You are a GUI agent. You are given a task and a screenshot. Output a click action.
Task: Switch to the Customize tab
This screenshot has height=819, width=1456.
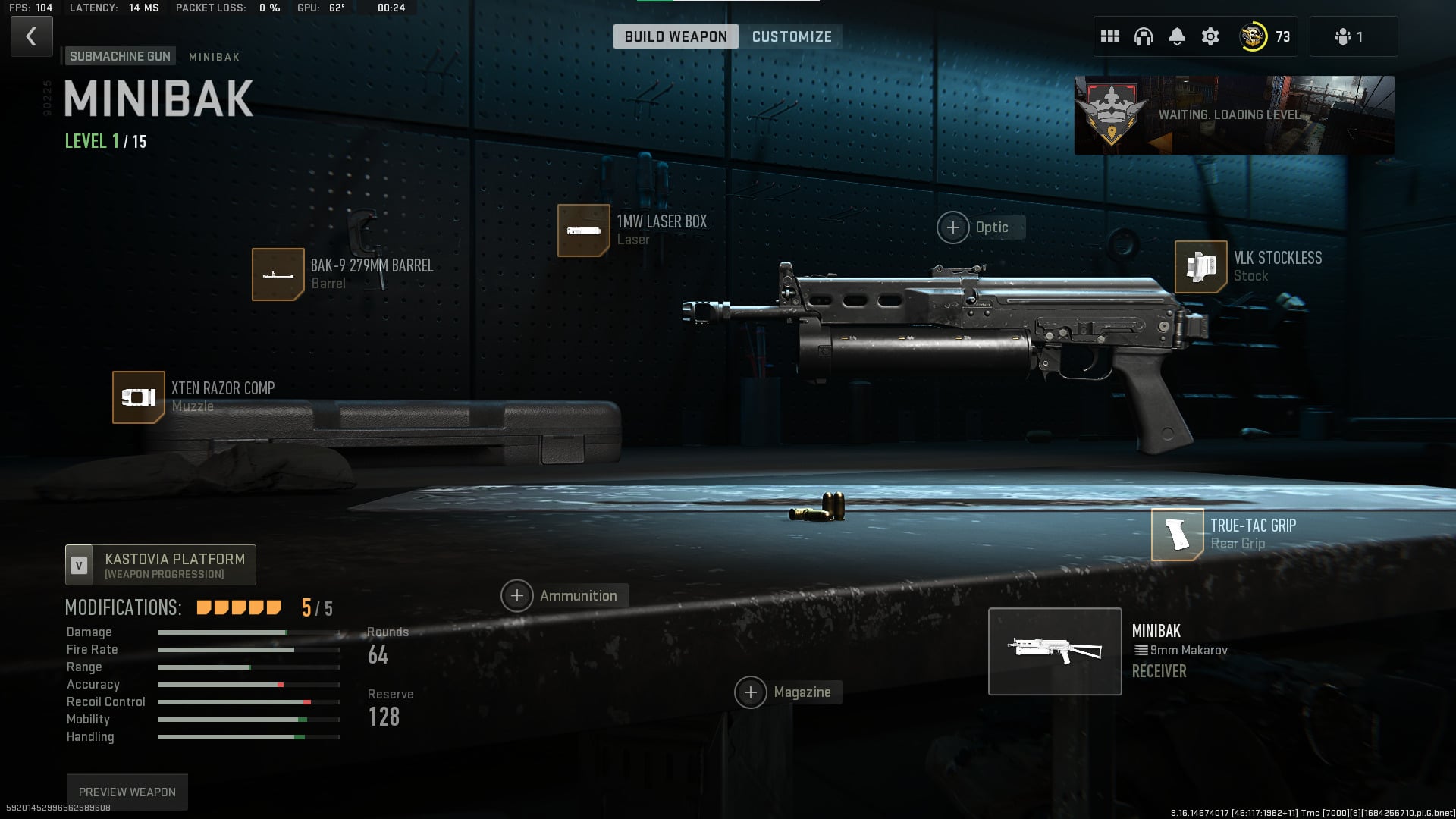tap(791, 36)
